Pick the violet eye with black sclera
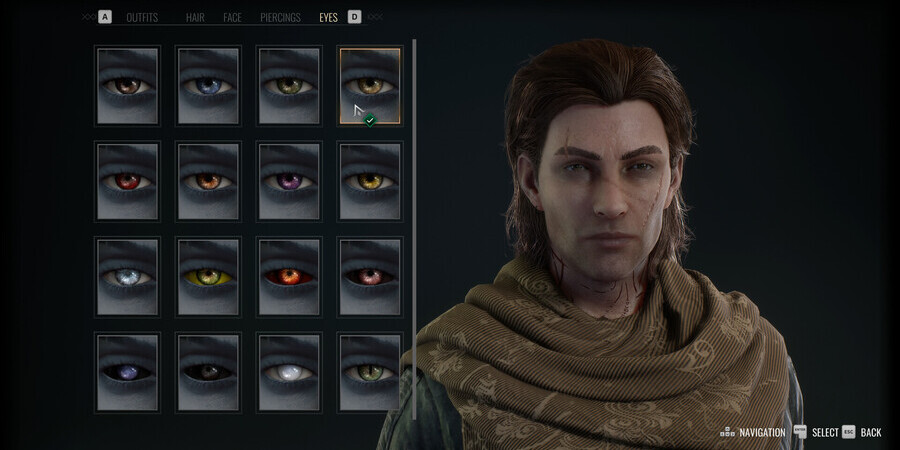 coord(127,372)
